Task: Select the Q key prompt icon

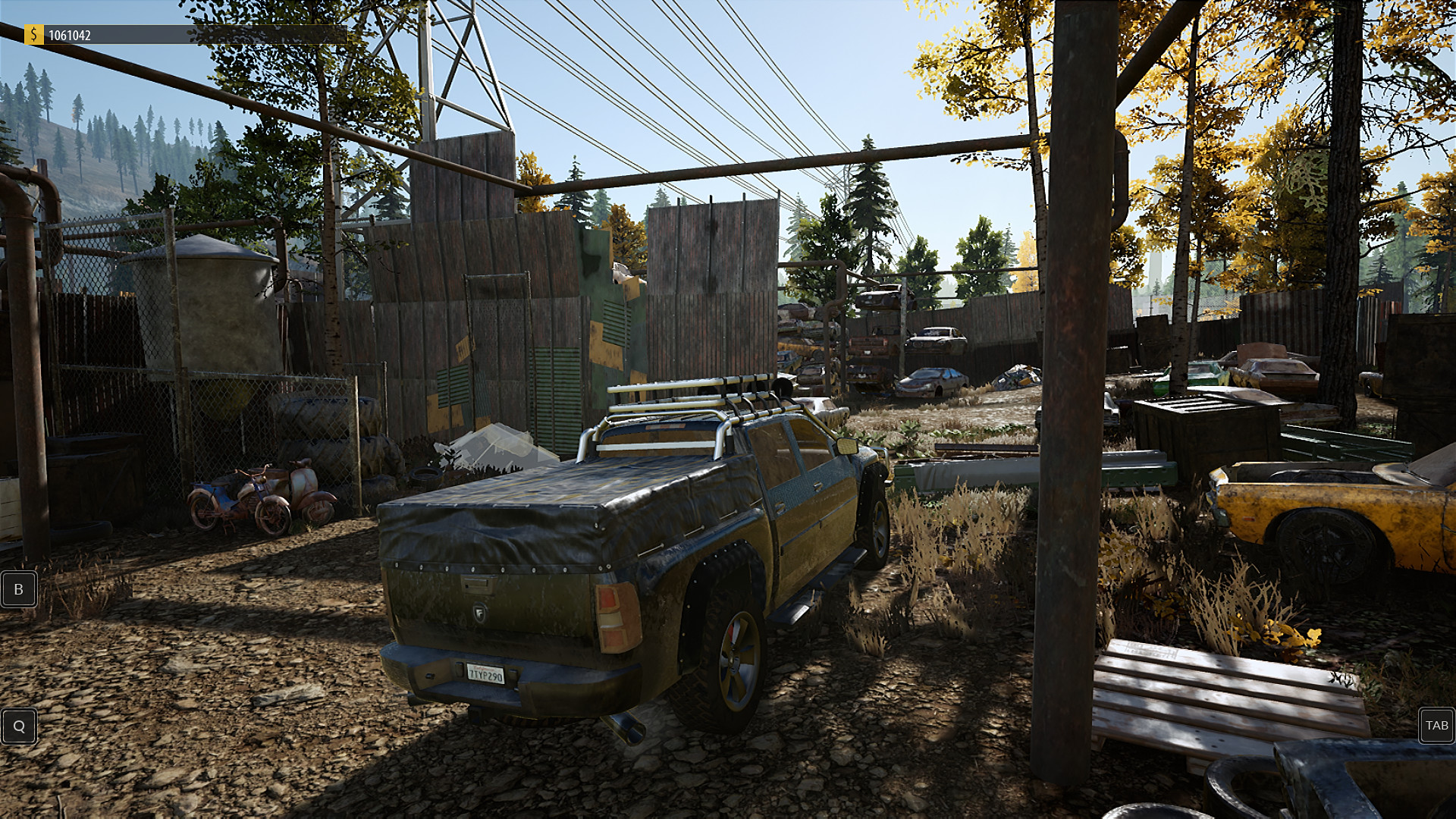Action: (19, 726)
